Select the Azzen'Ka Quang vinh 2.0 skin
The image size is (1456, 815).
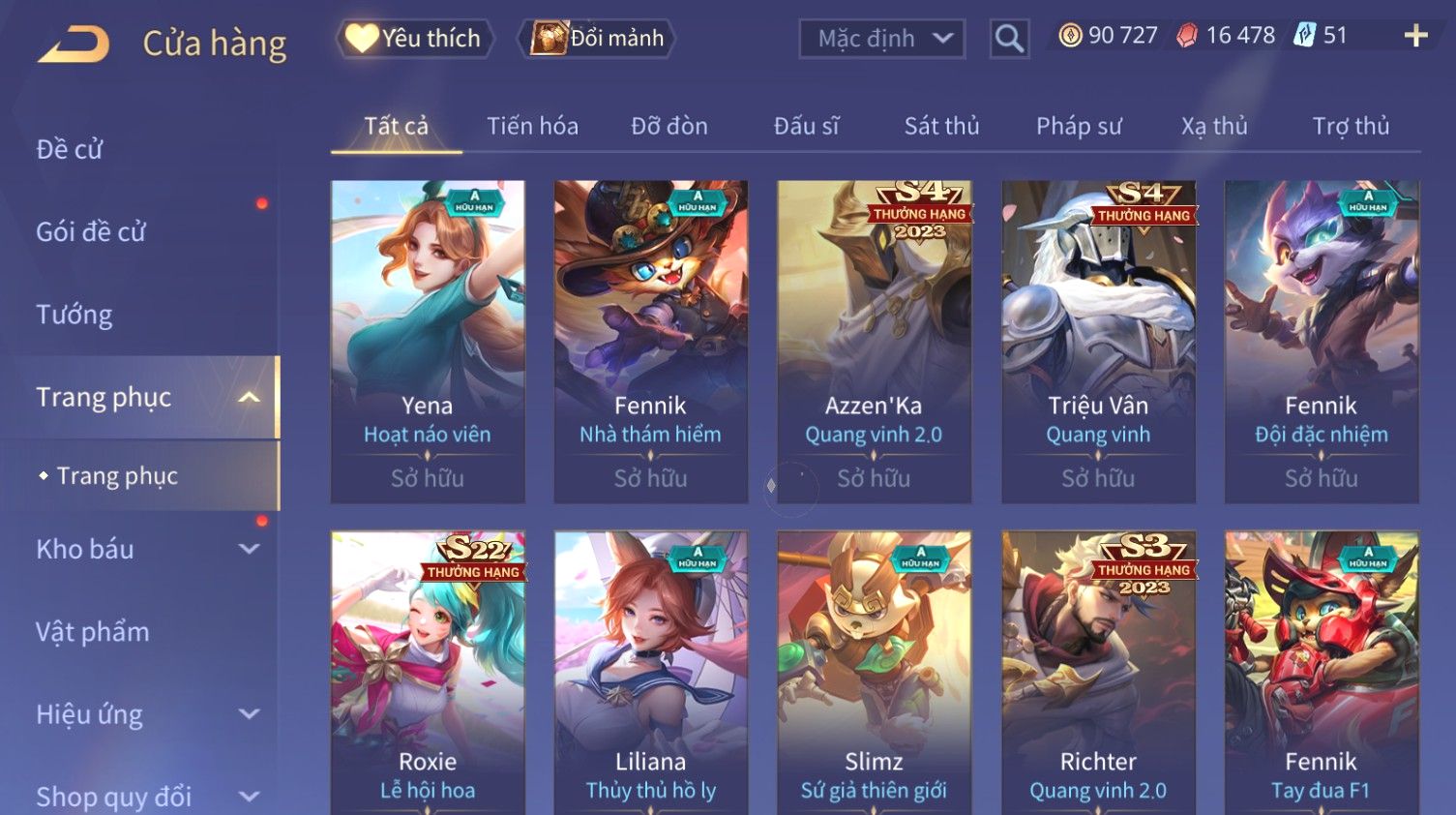[x=875, y=341]
